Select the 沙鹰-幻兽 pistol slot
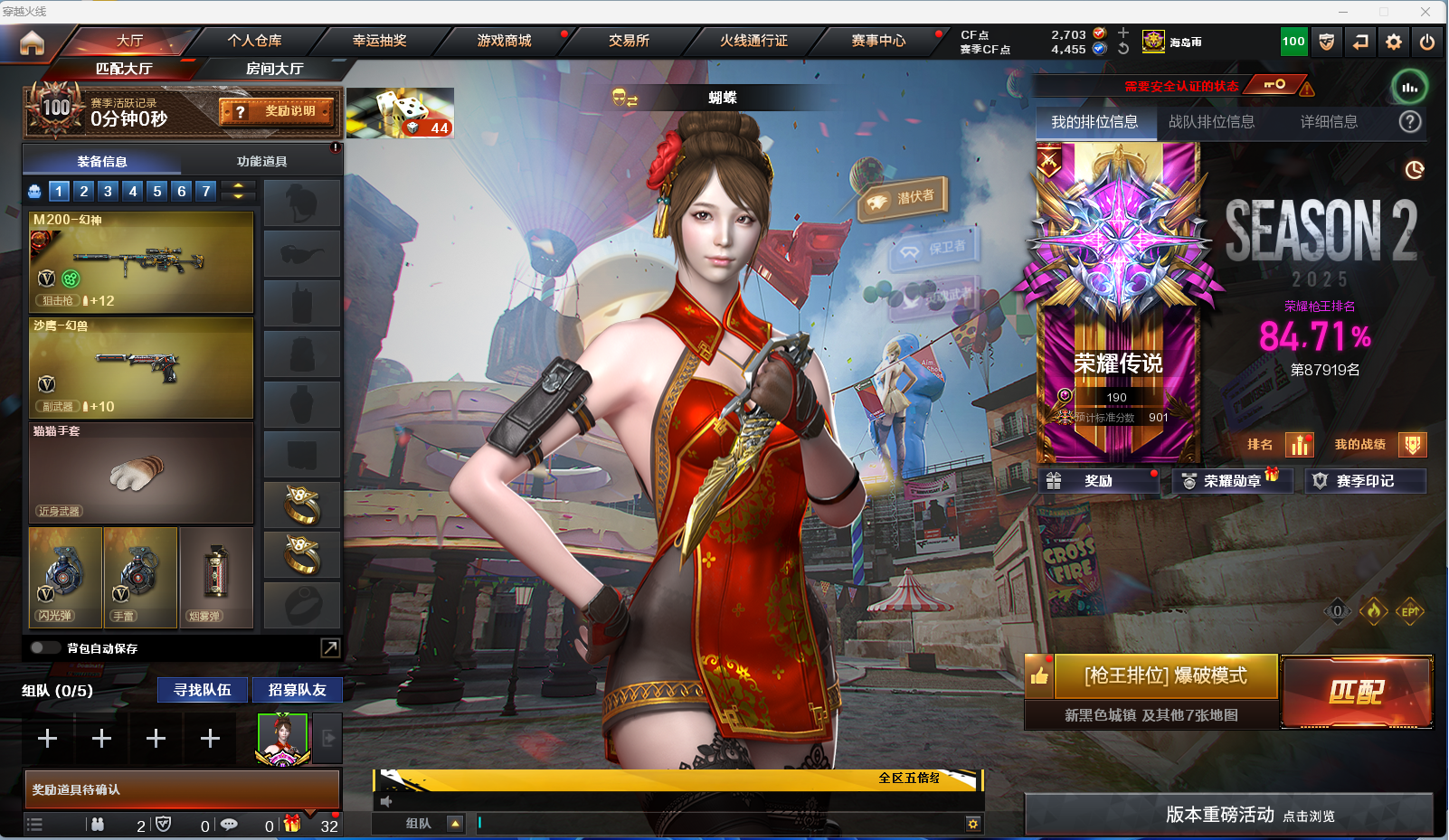Screen dimensions: 1449x840 [141, 368]
